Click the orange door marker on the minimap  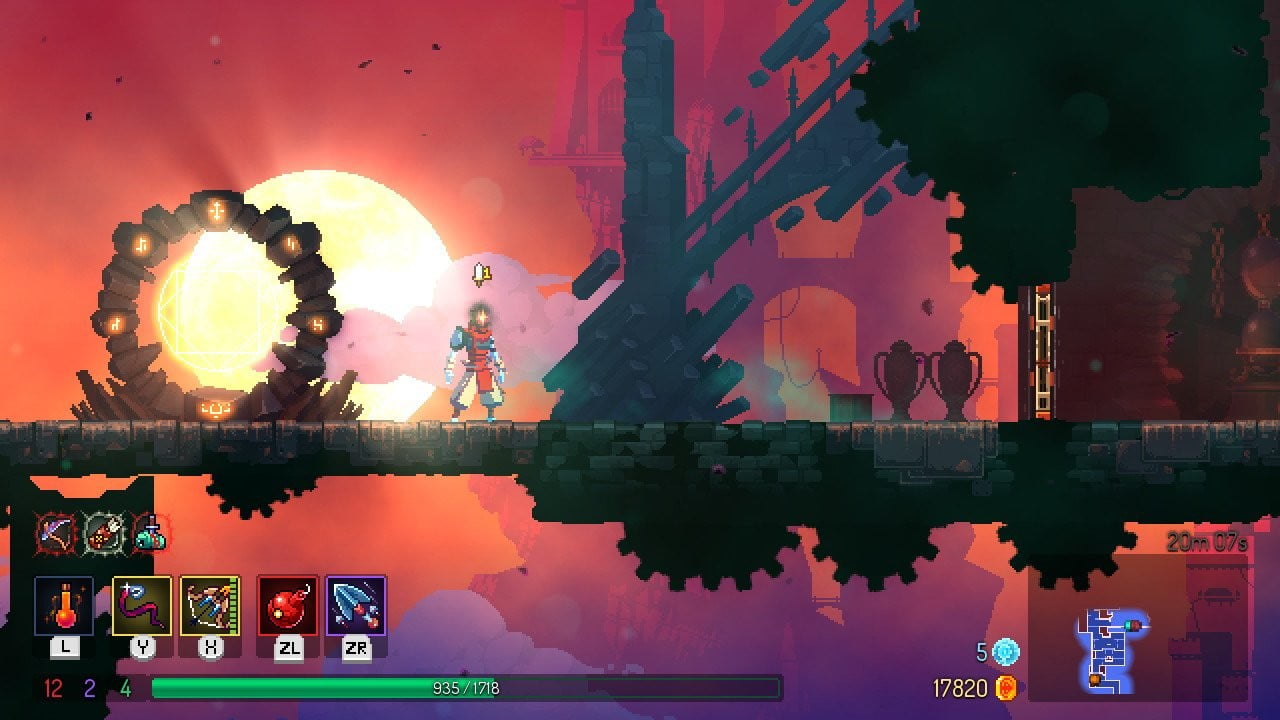coord(1093,677)
